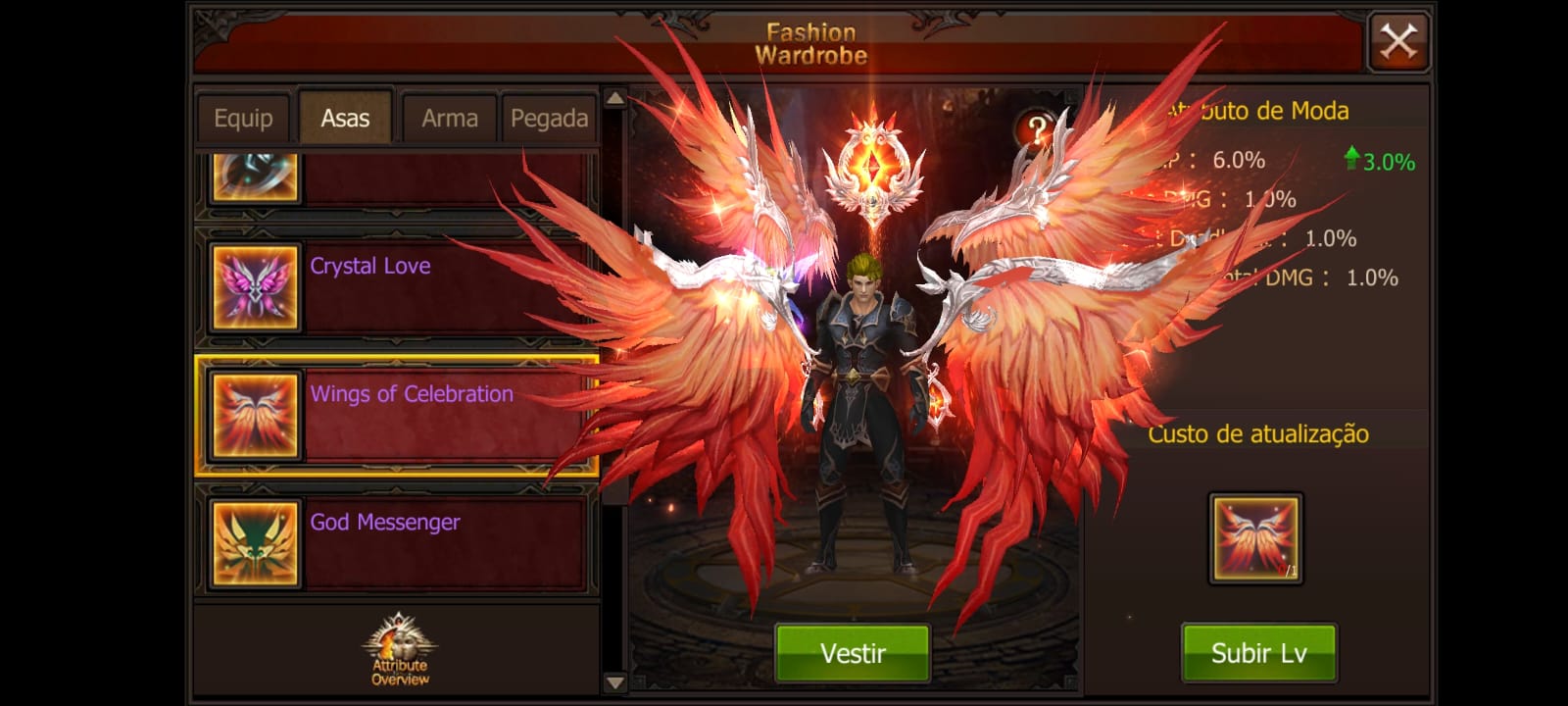Open the question mark help icon

click(x=1037, y=128)
